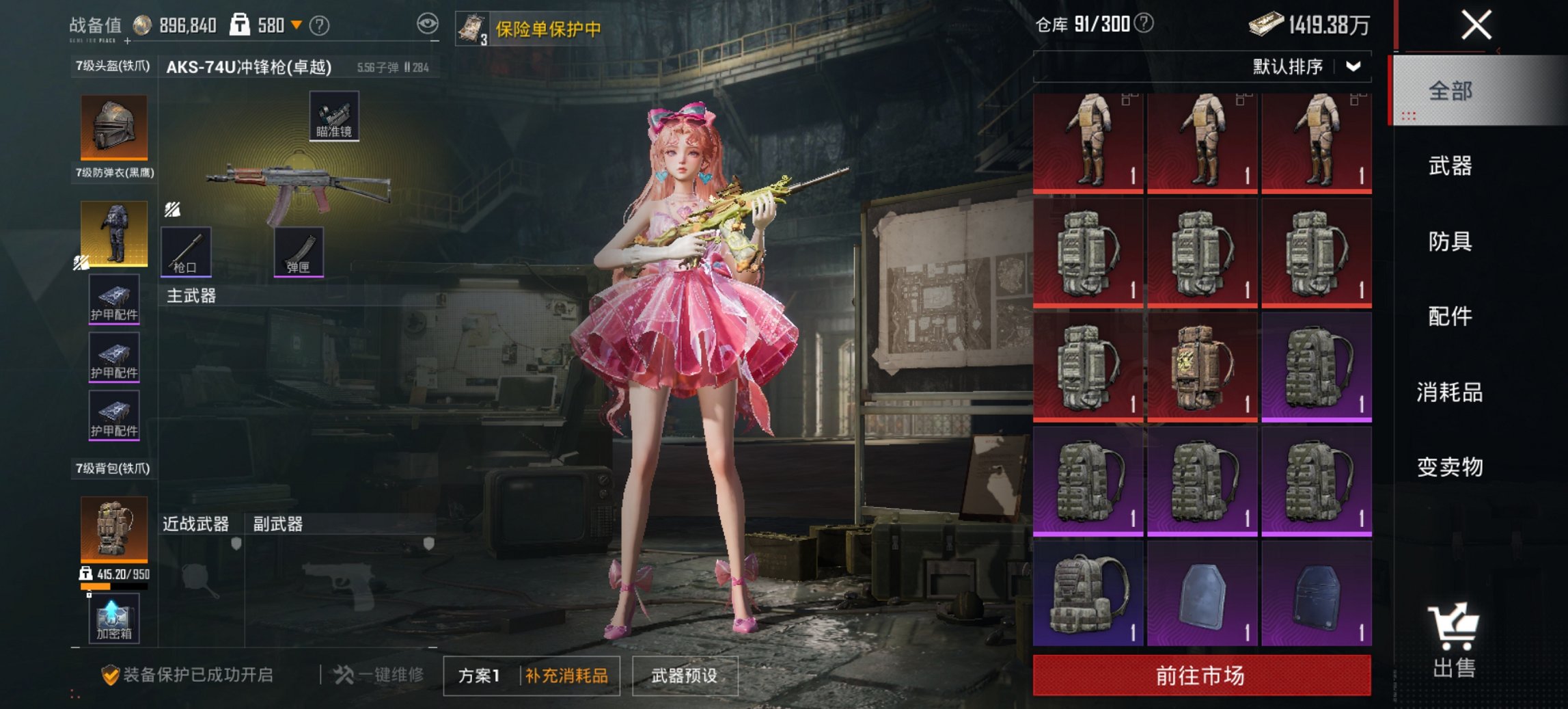Select the 7级头盔(铁爪) helmet icon

coord(115,127)
